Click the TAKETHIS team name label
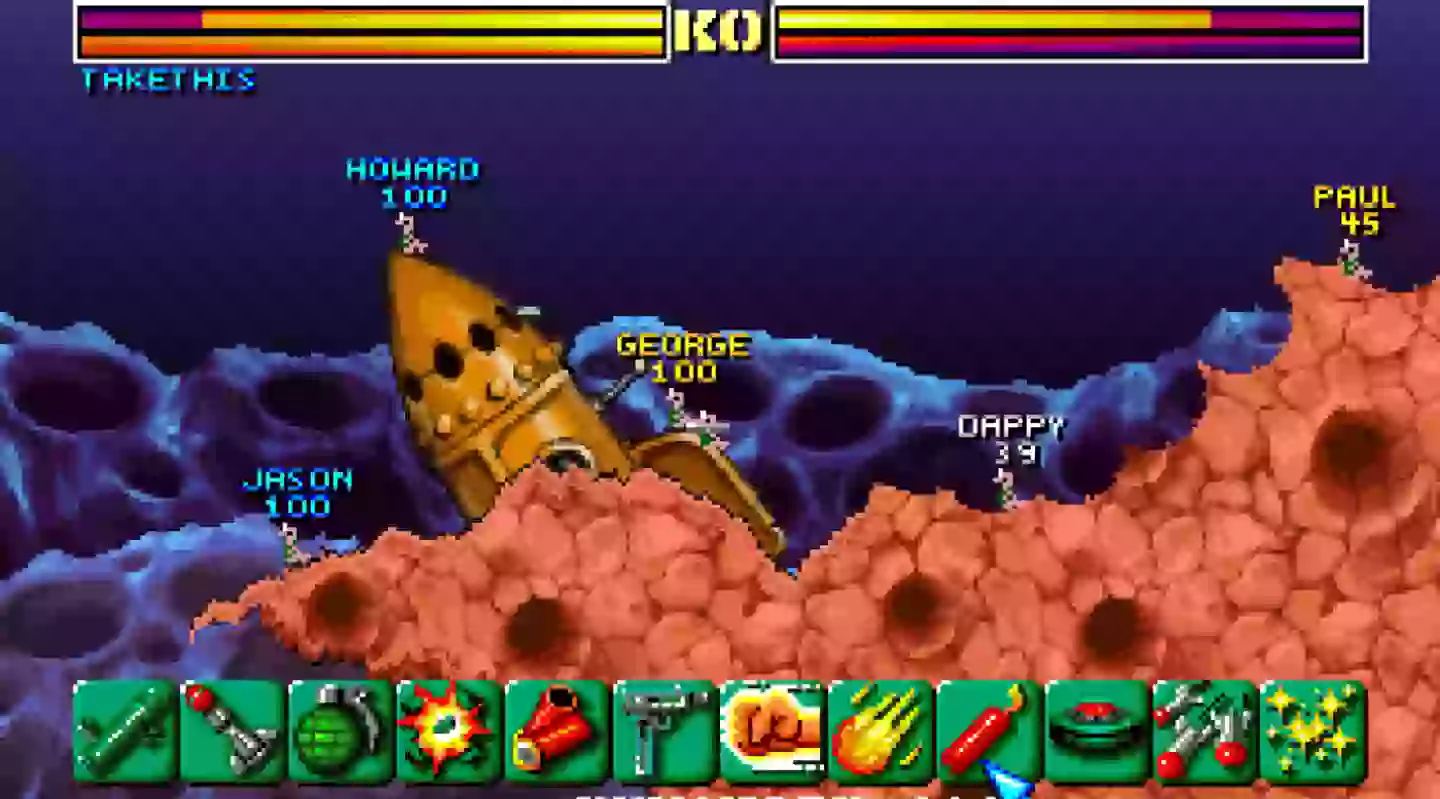 (x=168, y=80)
